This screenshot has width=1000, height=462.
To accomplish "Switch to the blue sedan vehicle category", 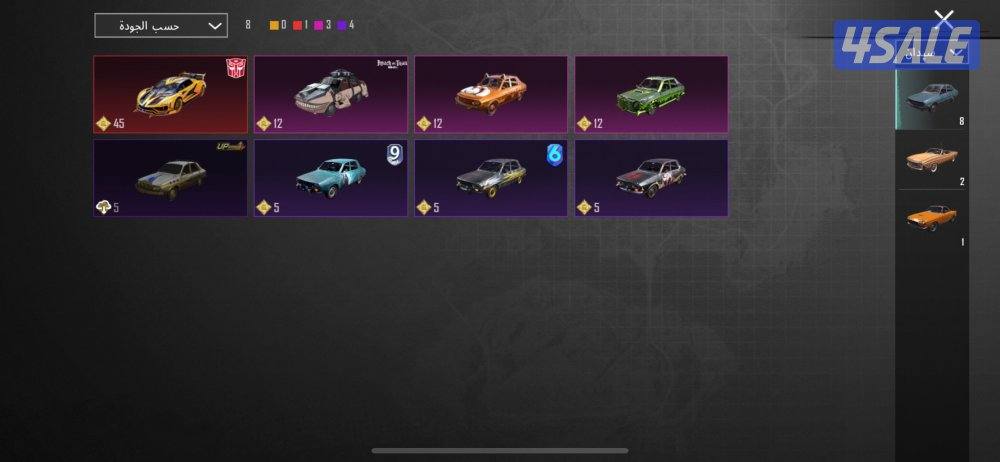I will pos(932,100).
